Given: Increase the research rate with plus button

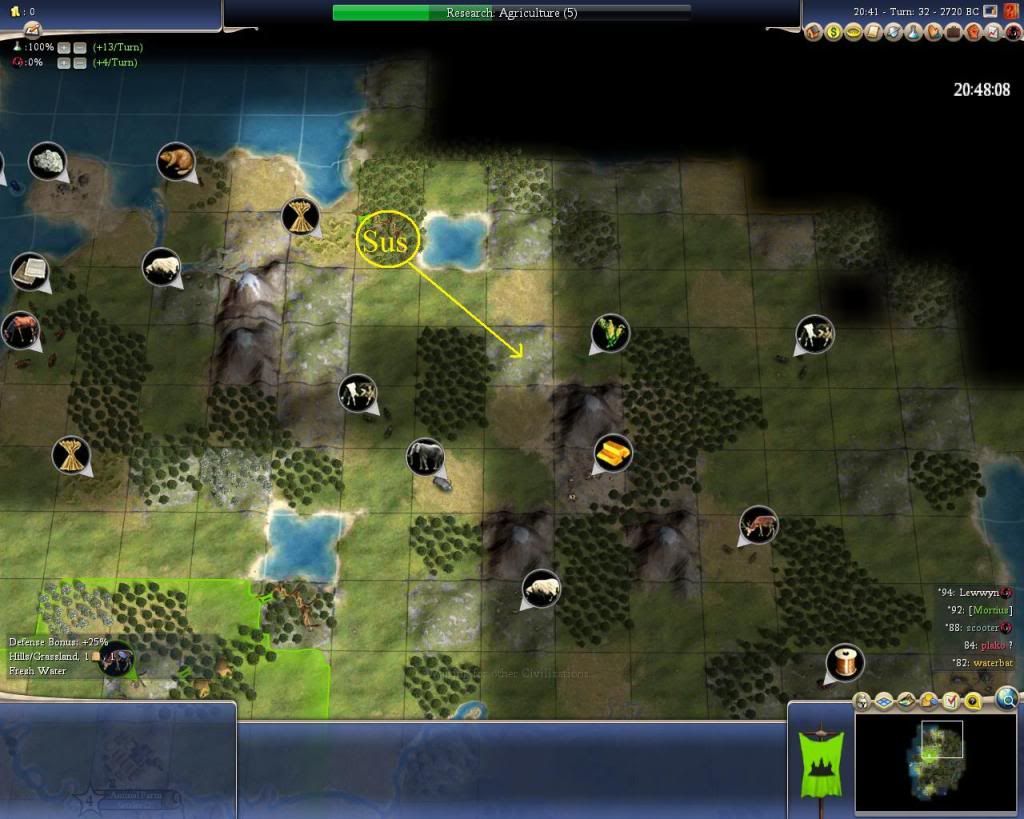Looking at the screenshot, I should click(x=63, y=48).
